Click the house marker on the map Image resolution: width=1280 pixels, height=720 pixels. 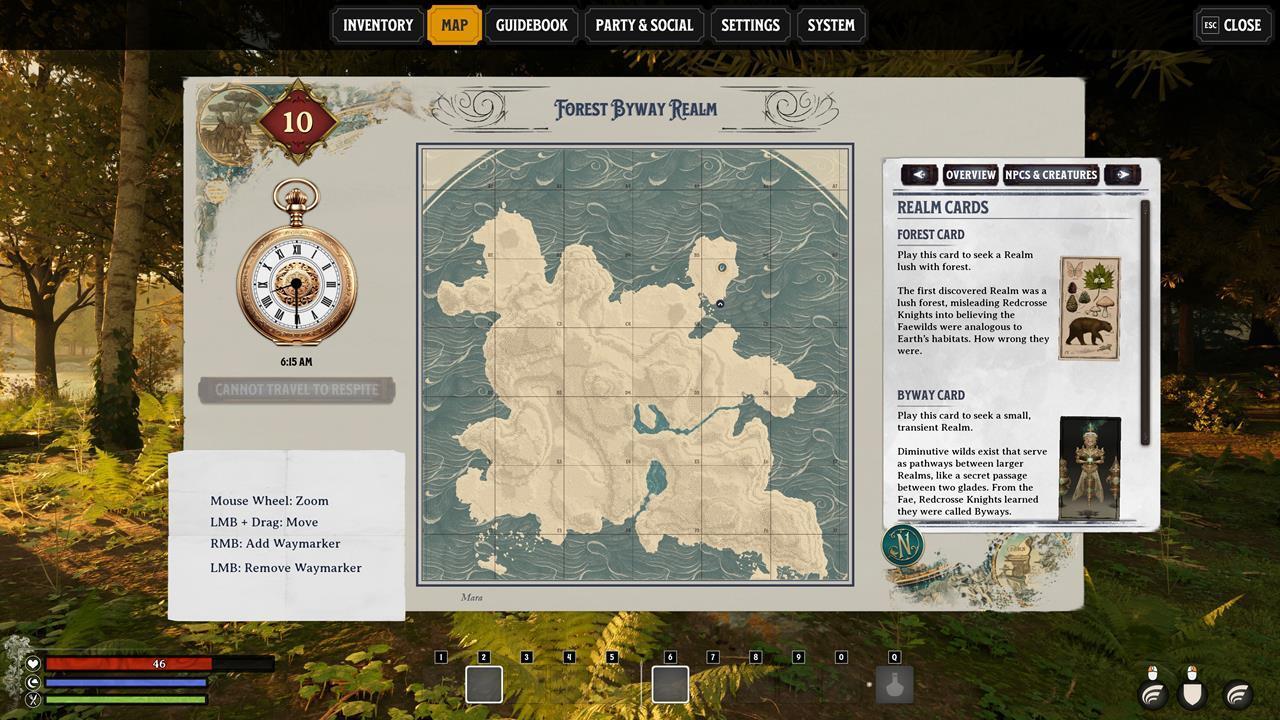coord(720,304)
